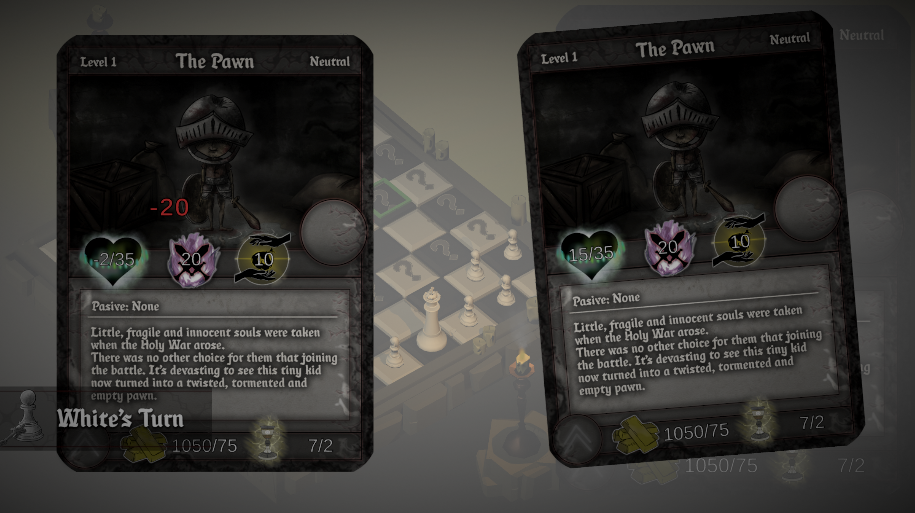This screenshot has width=915, height=513.
Task: Click the empty round slot on the tilted card
Action: 807,207
